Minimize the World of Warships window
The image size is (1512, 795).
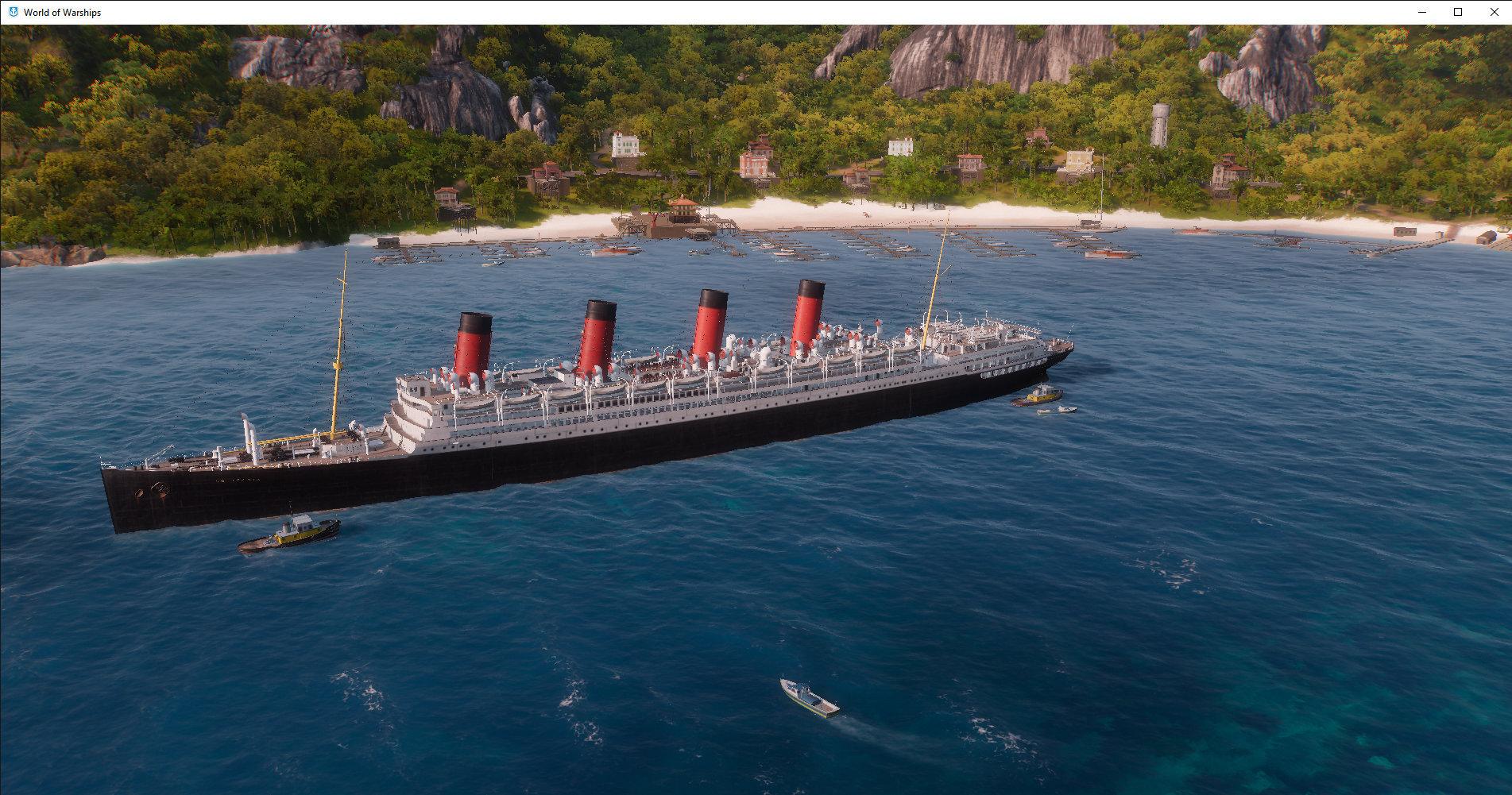click(x=1421, y=12)
